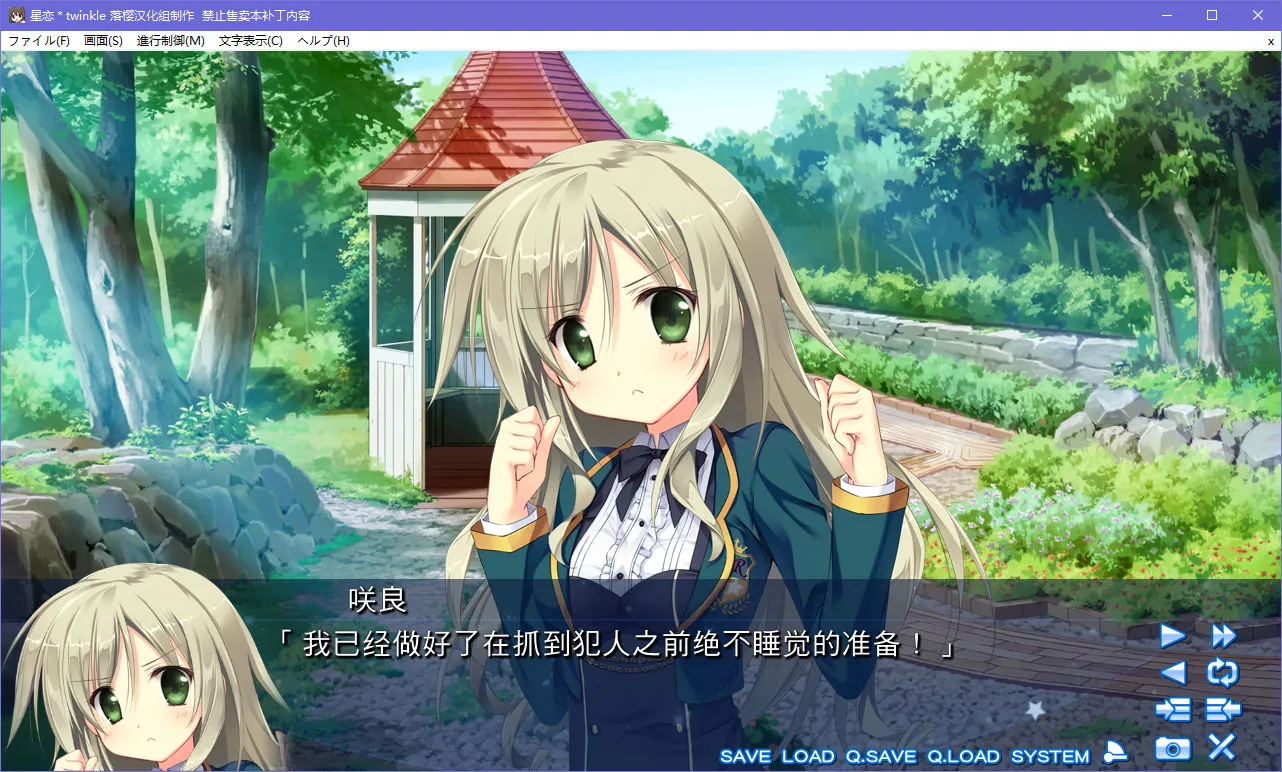Replay the voice line using the loop icon
1282x772 pixels.
[x=1222, y=673]
